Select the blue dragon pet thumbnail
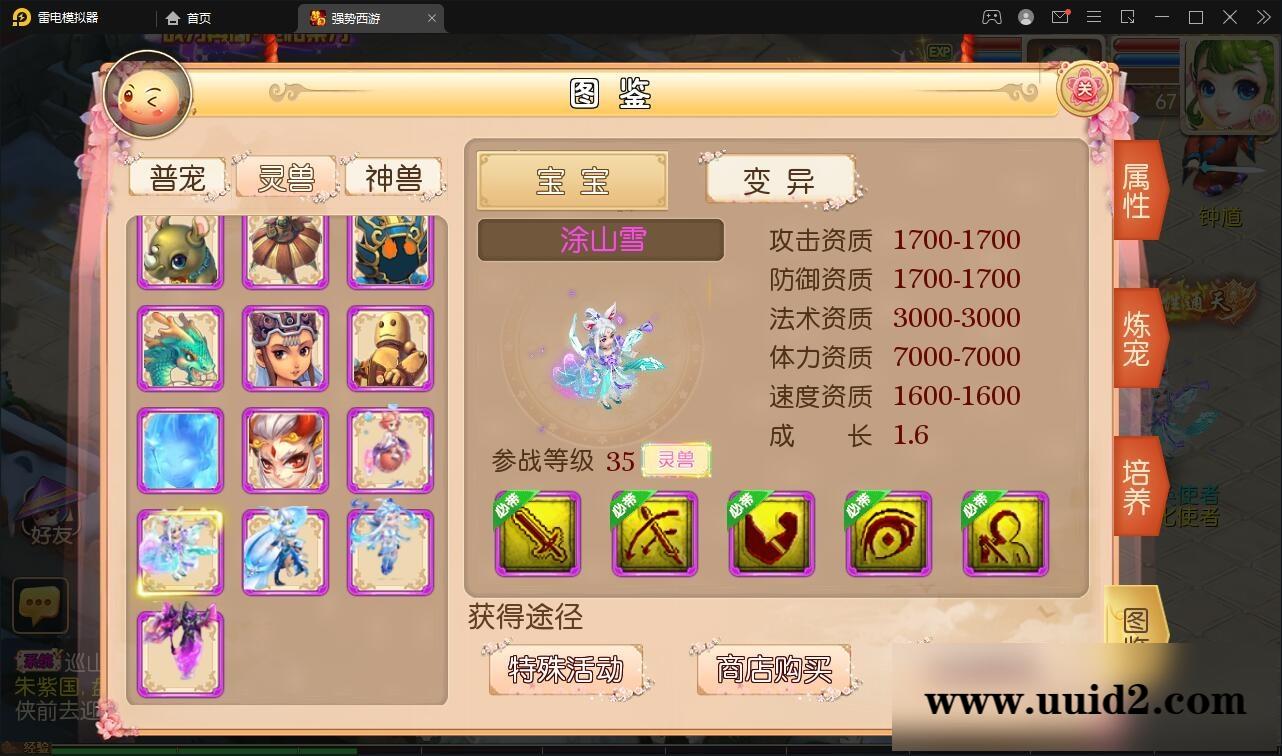This screenshot has width=1282, height=756. click(x=180, y=347)
